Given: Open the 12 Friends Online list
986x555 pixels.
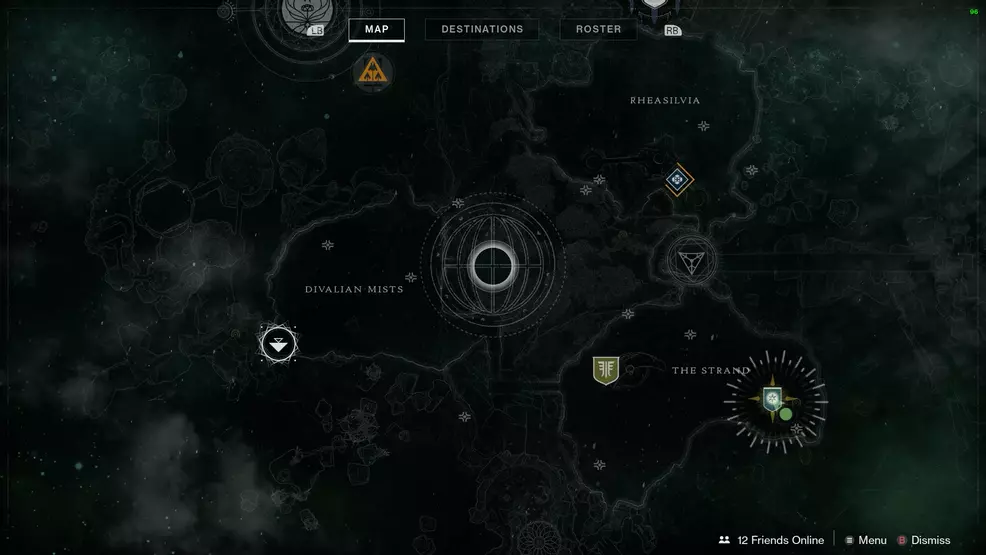Looking at the screenshot, I should 771,540.
